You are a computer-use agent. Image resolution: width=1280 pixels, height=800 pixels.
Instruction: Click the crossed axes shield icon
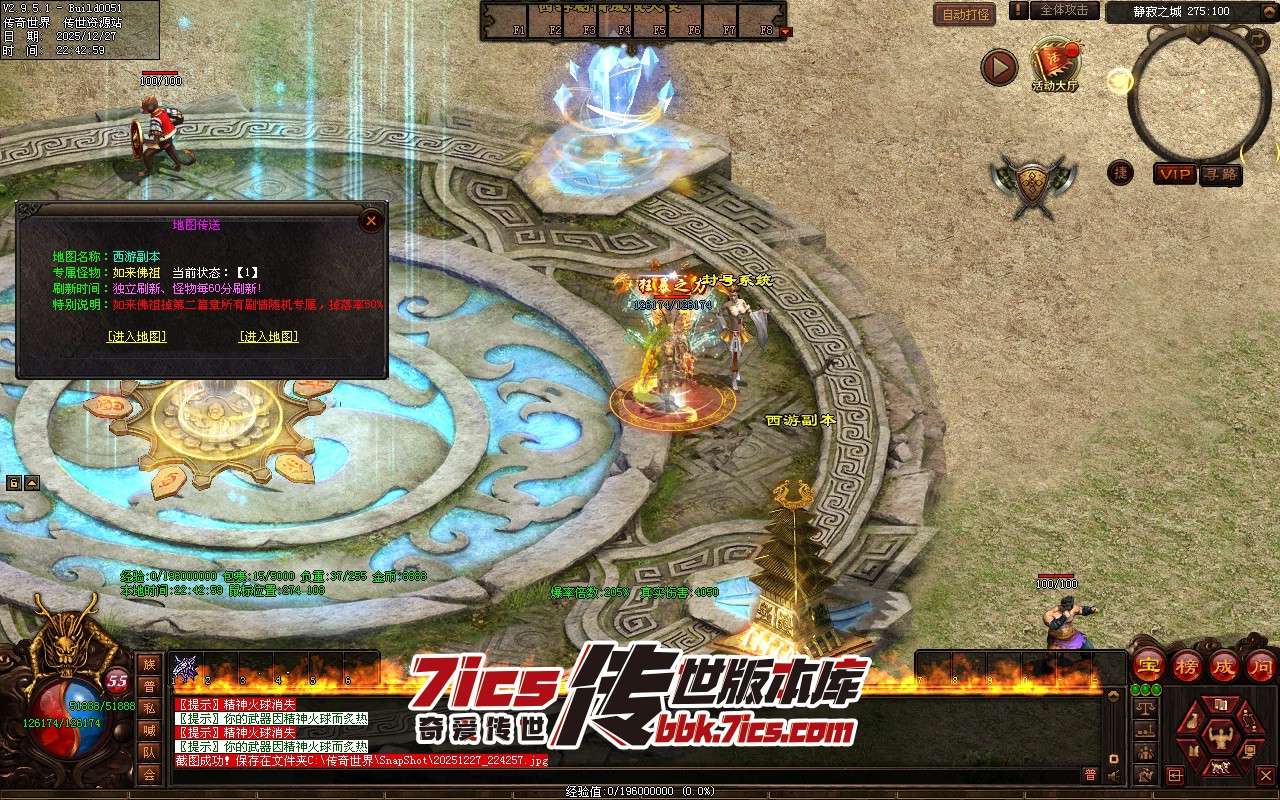click(1029, 185)
